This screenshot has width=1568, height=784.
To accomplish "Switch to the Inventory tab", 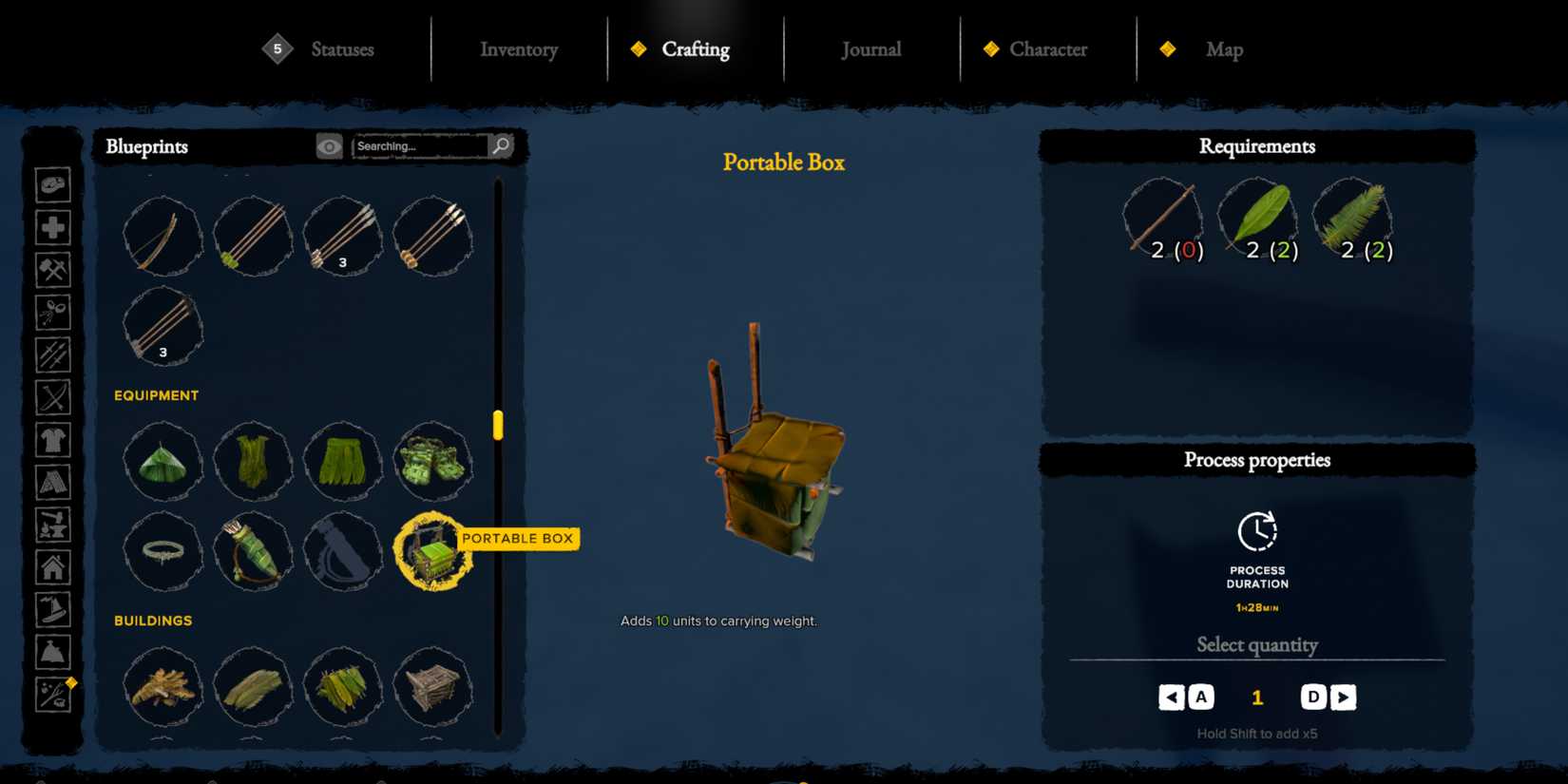I will tap(519, 49).
